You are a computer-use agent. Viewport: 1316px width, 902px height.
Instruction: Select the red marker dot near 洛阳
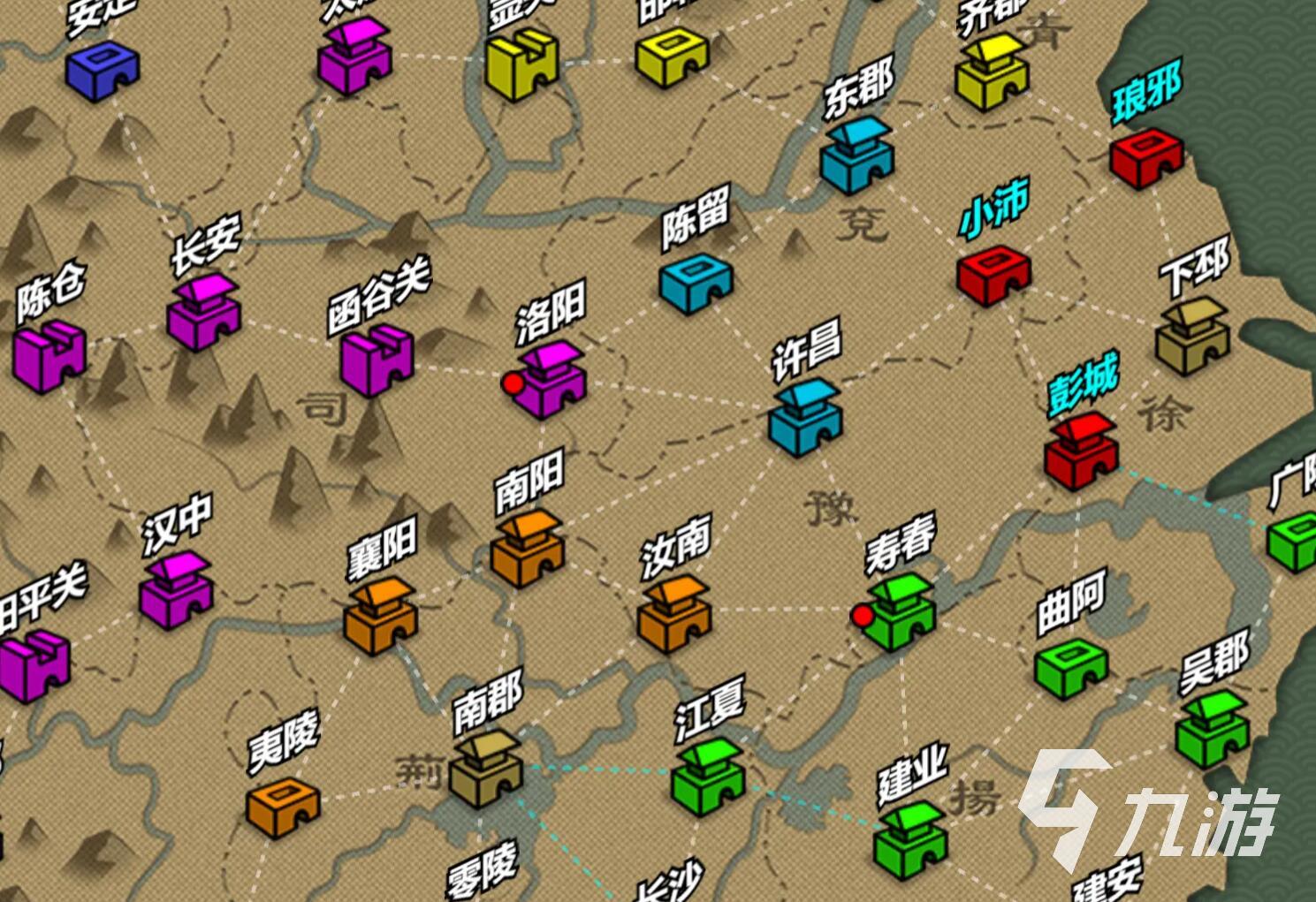point(513,383)
